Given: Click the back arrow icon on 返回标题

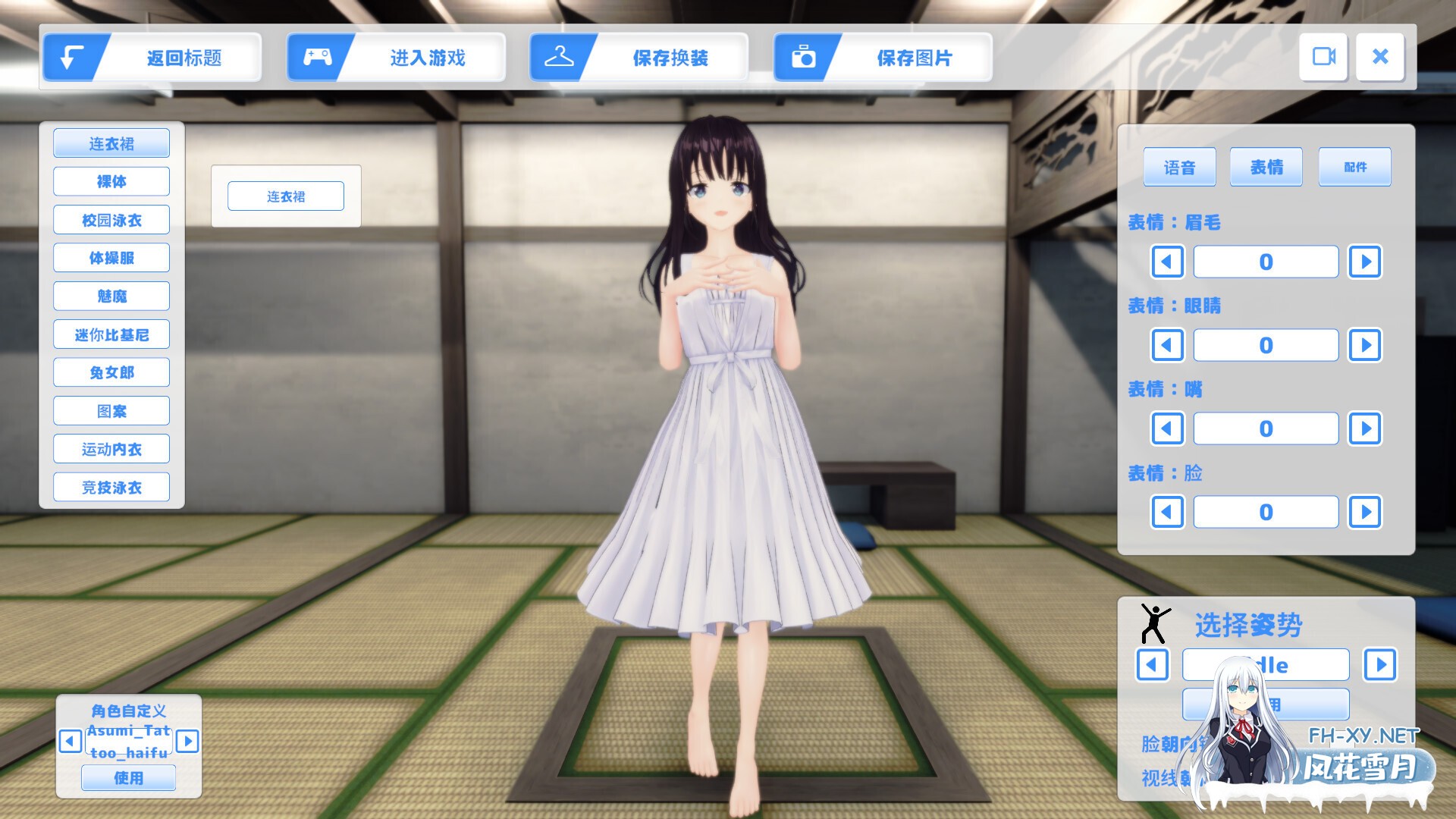Looking at the screenshot, I should tap(71, 57).
